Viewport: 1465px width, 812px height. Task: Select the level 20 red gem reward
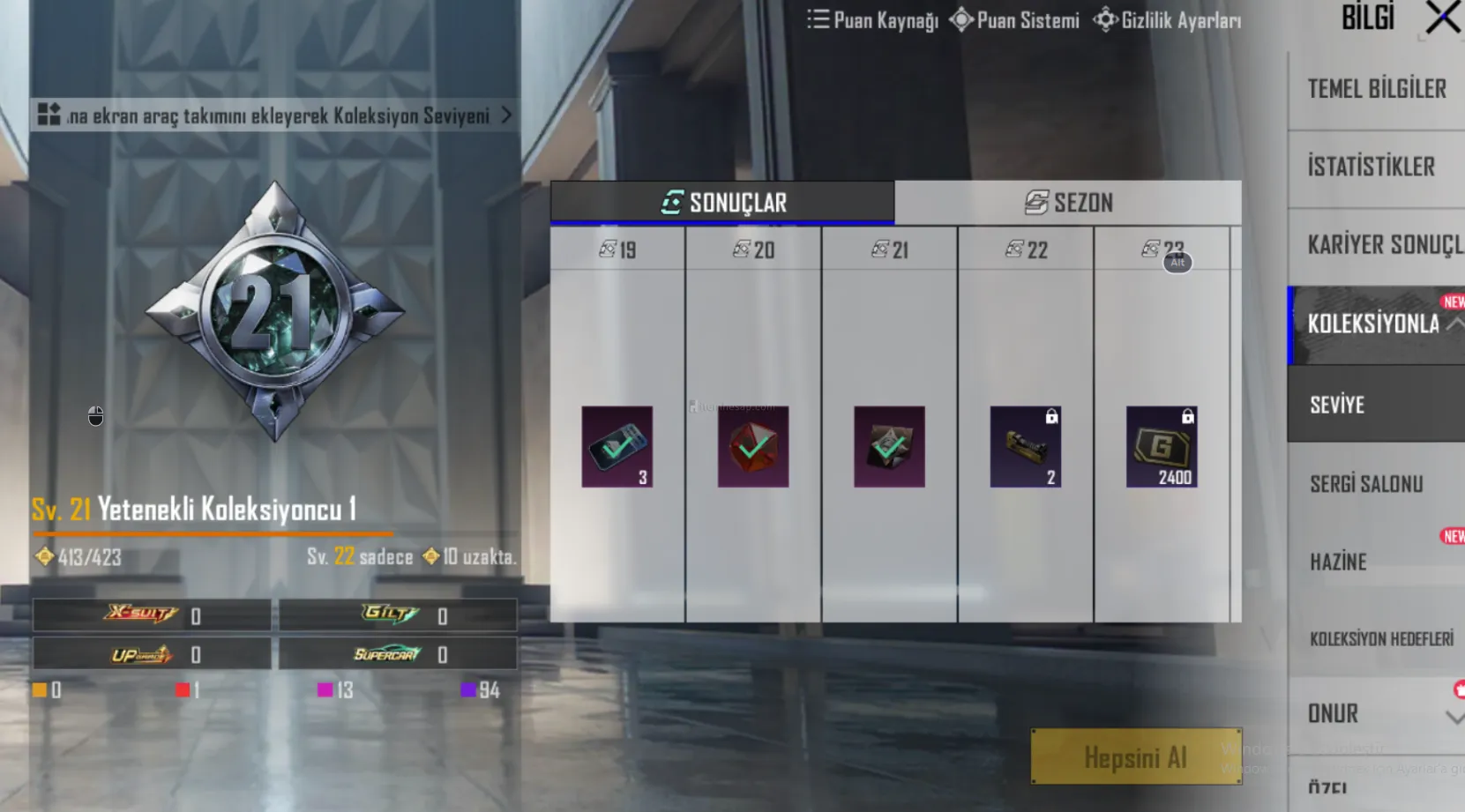point(753,446)
